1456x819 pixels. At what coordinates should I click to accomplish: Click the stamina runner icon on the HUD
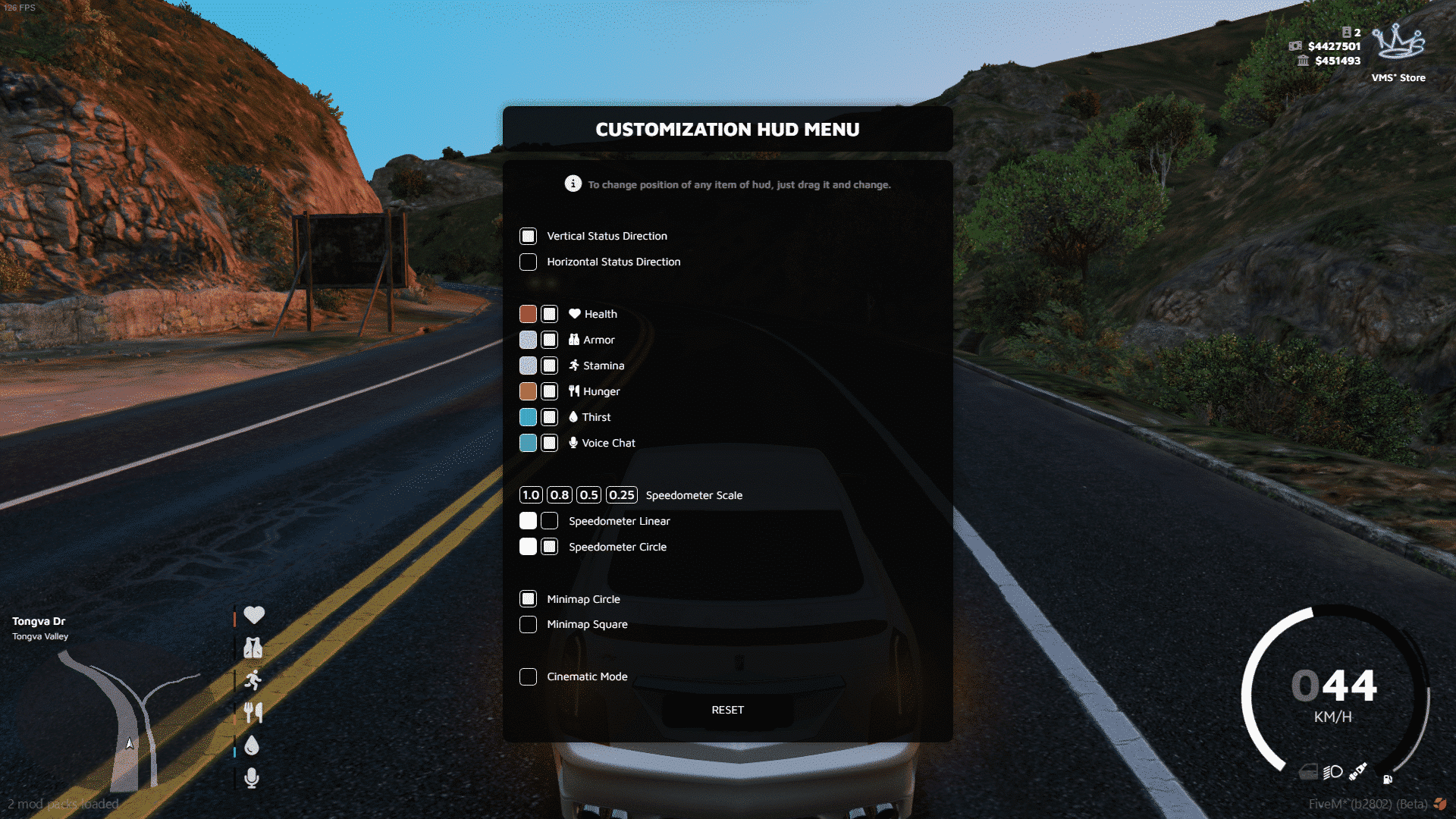[x=254, y=680]
